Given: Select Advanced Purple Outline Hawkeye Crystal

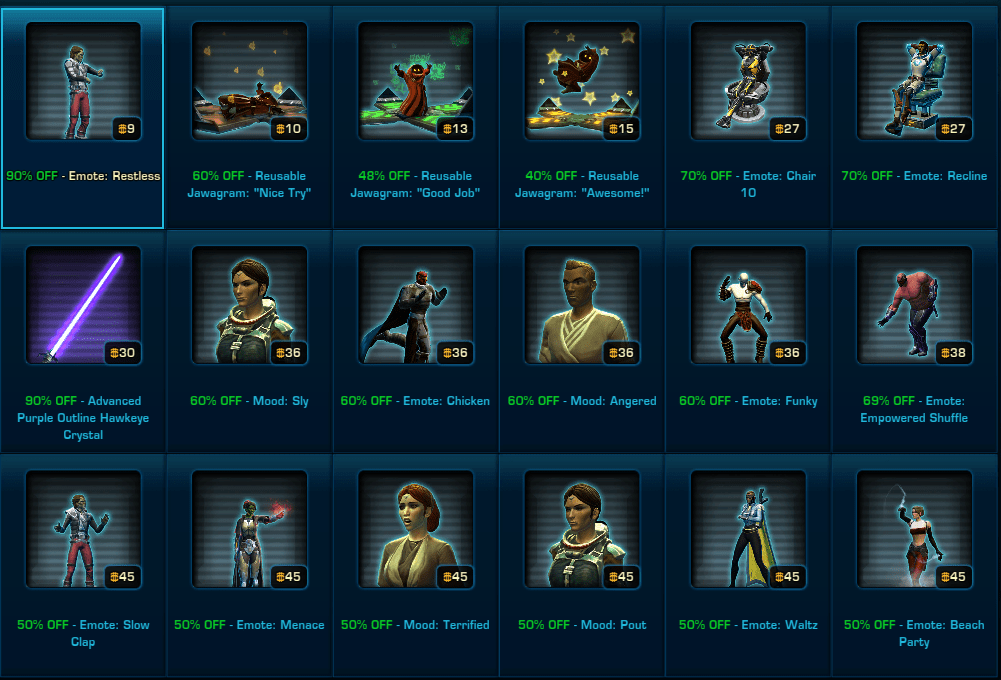Looking at the screenshot, I should click(83, 305).
